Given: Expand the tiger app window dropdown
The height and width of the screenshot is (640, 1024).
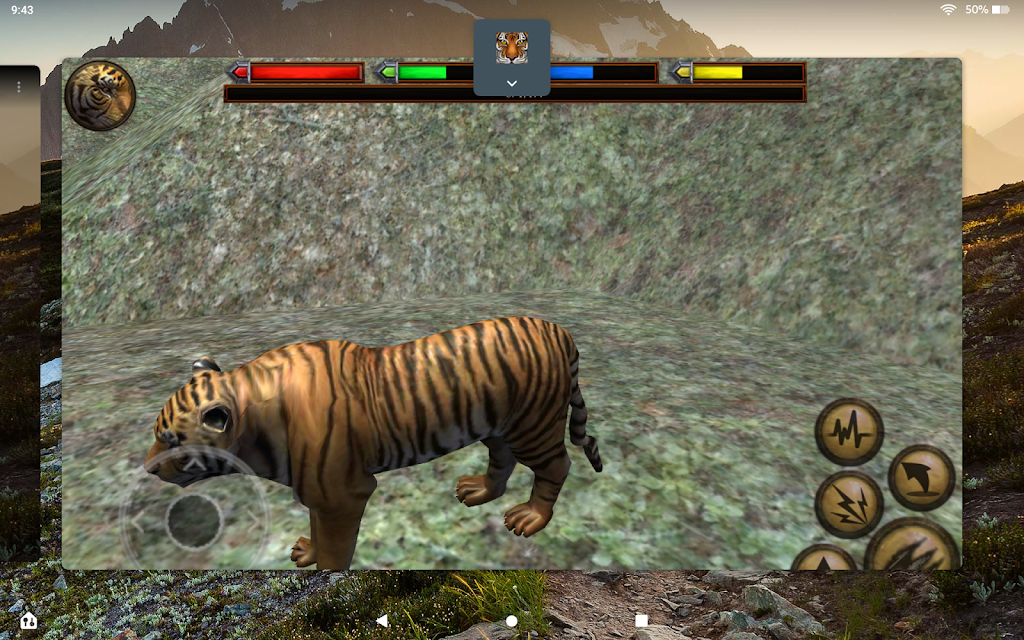Looking at the screenshot, I should point(512,83).
